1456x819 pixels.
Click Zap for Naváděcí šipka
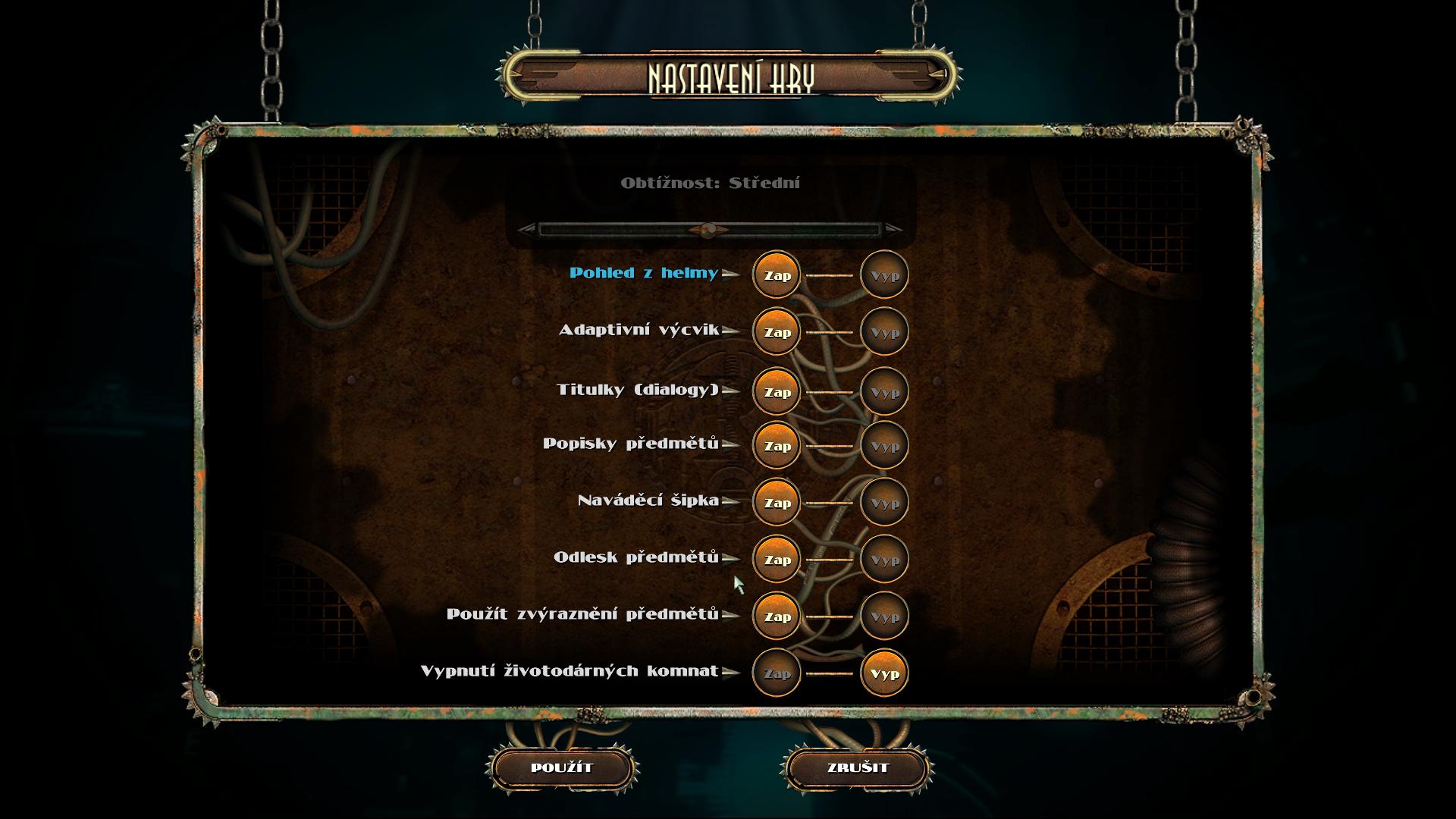pos(777,503)
